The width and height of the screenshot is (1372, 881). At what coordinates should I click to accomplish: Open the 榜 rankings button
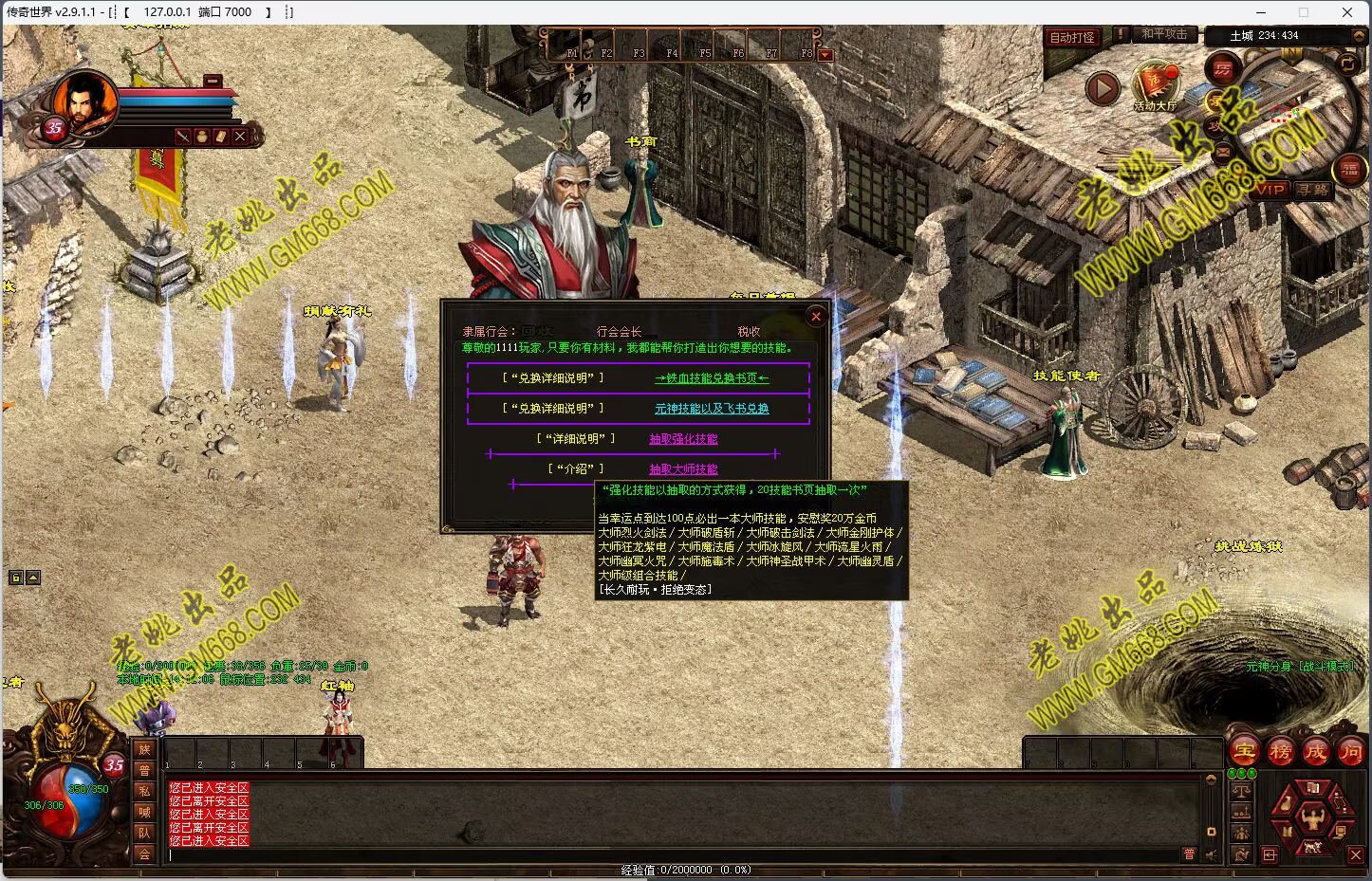point(1280,752)
